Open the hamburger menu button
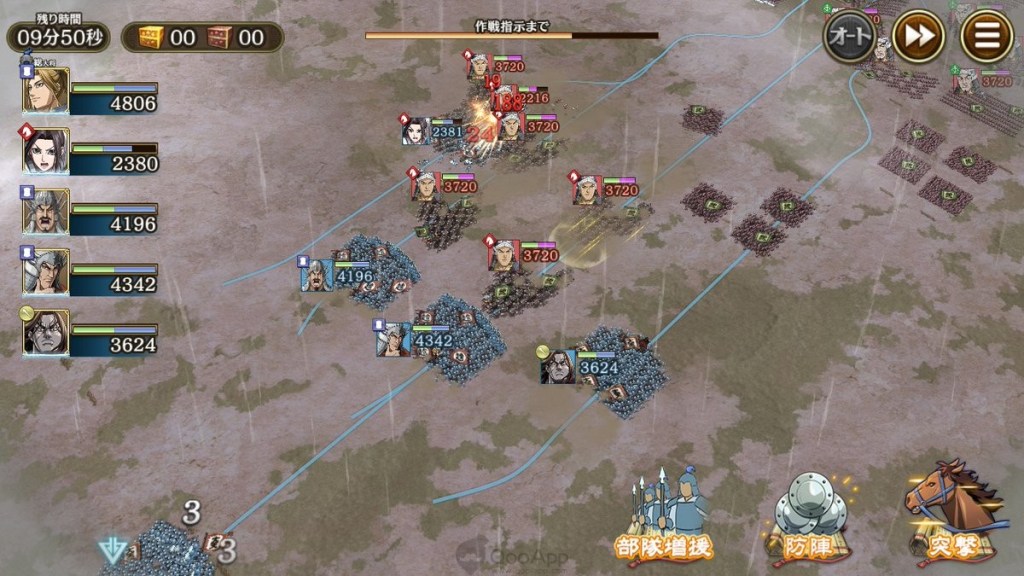The width and height of the screenshot is (1024, 576). pos(986,37)
